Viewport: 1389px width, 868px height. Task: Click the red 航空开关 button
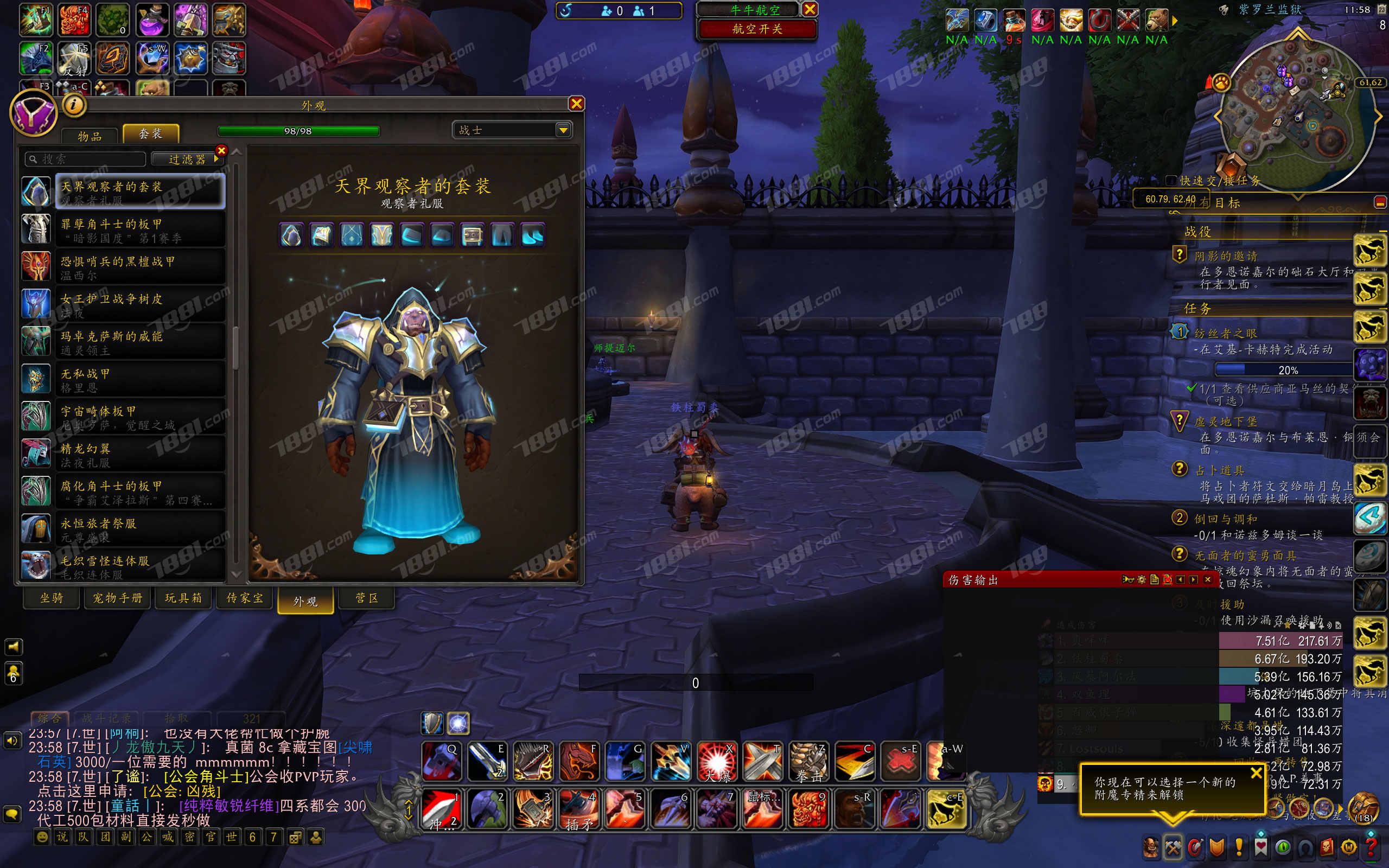pos(756,29)
